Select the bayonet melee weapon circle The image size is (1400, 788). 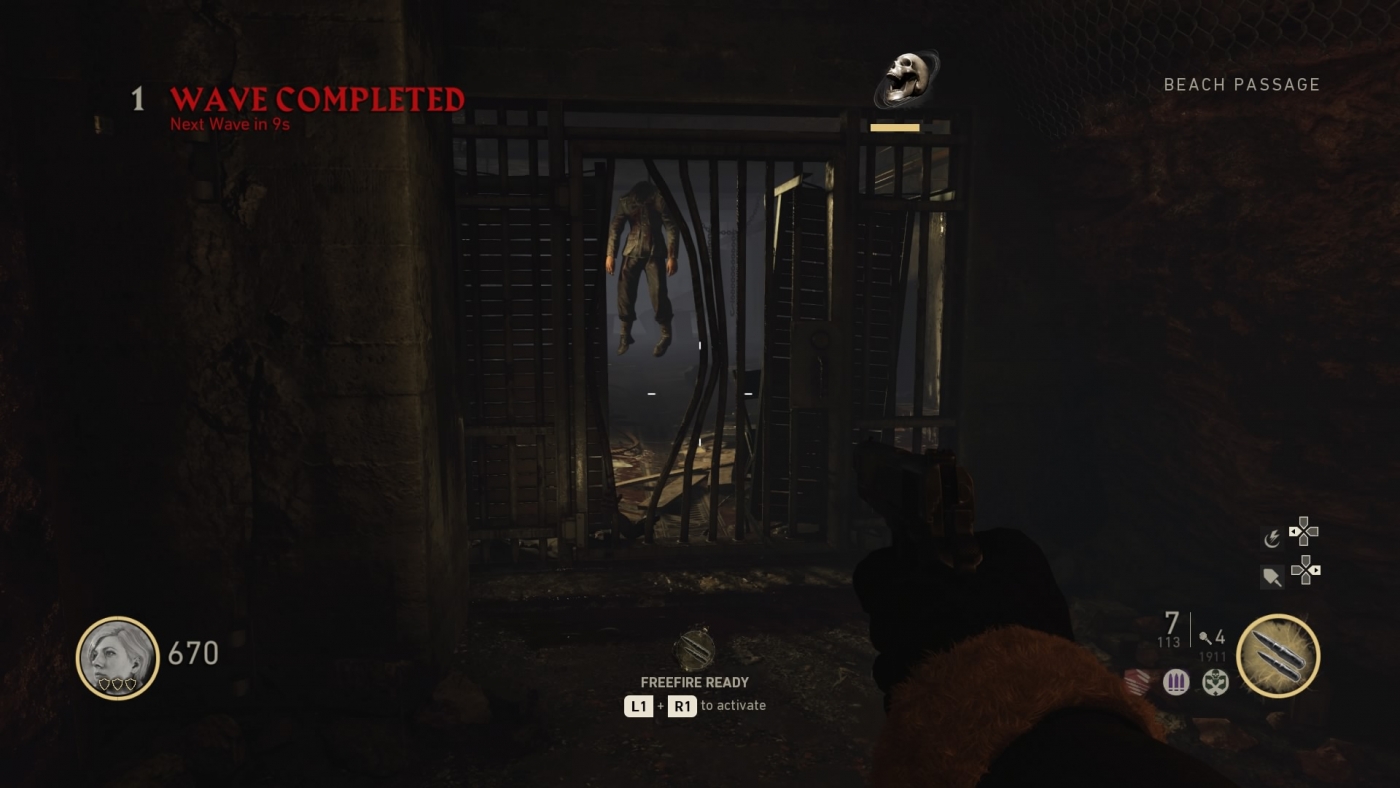click(1278, 655)
